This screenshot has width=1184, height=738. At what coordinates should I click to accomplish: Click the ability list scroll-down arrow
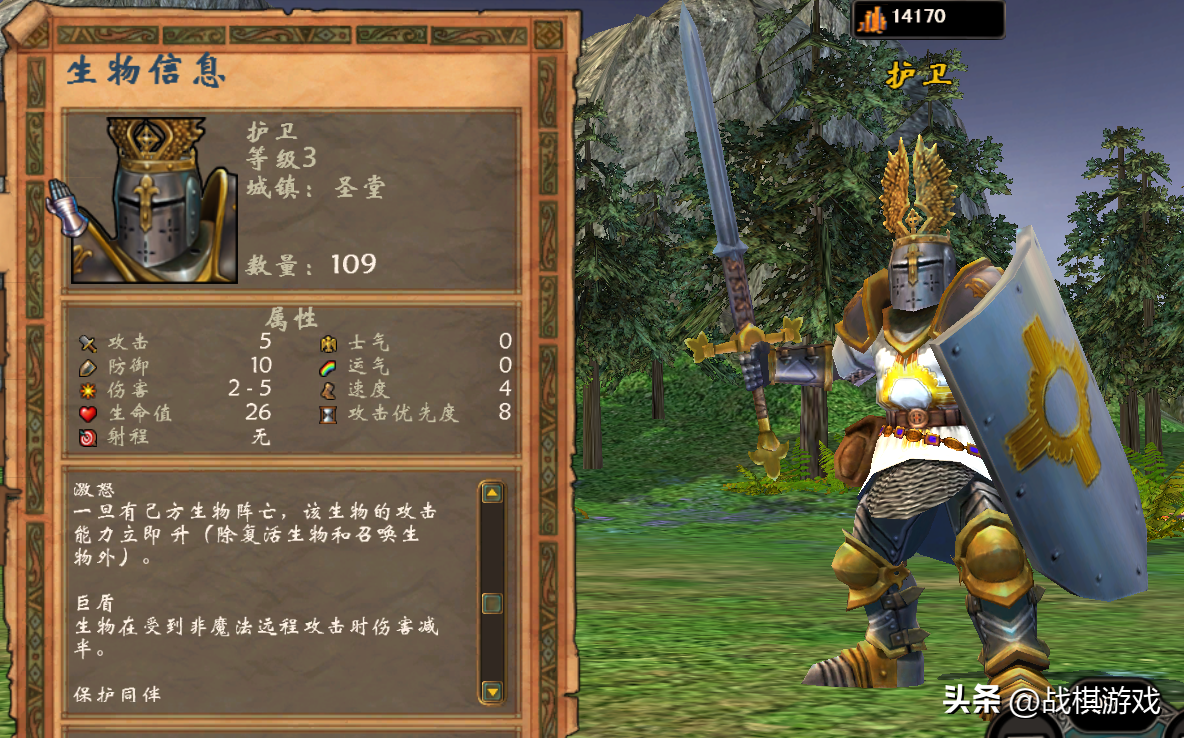(491, 690)
